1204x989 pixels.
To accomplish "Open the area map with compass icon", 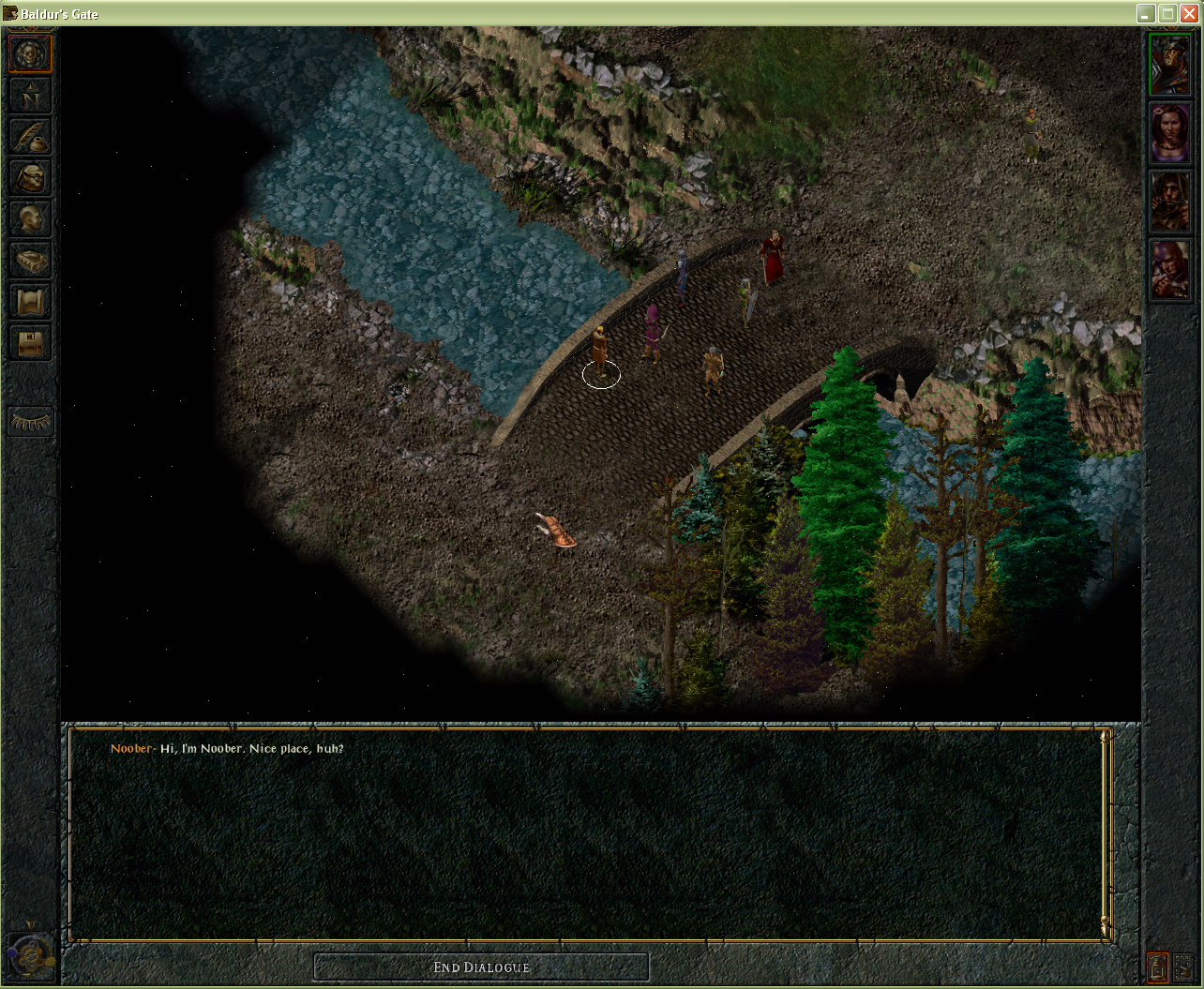I will point(30,96).
